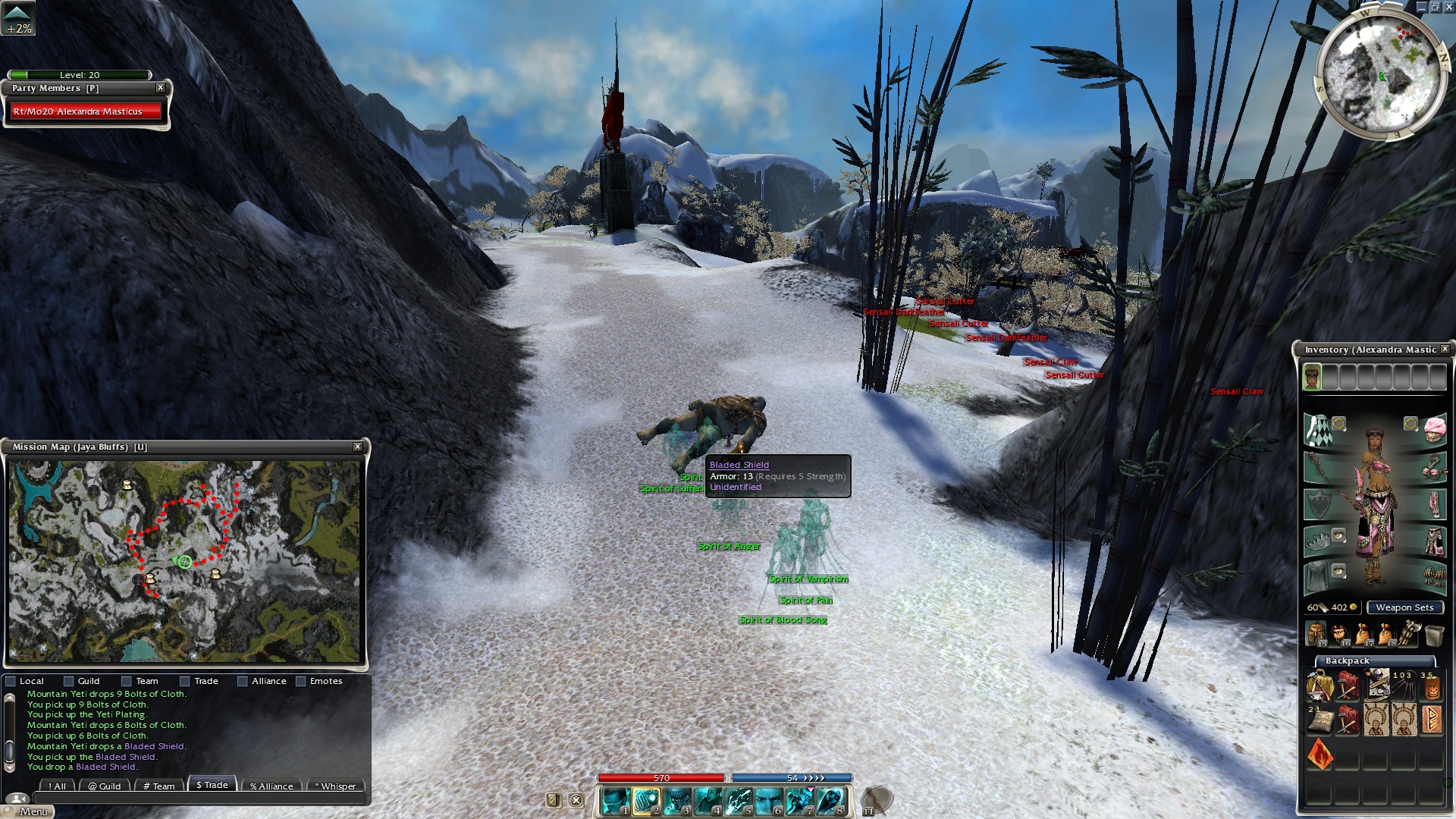
Task: Click the pink turban headgear slot
Action: click(x=1434, y=428)
